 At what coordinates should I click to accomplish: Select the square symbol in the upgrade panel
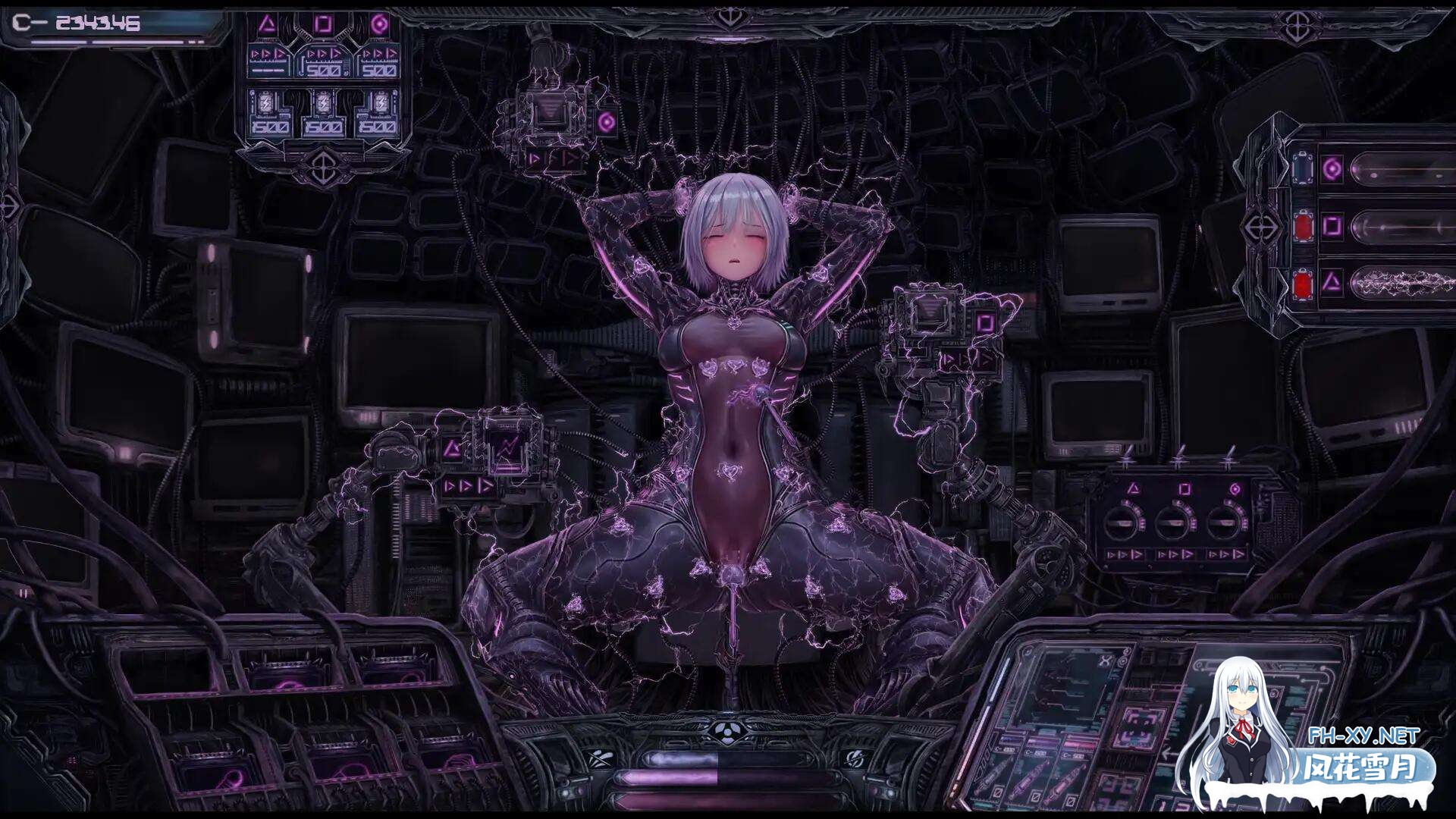[324, 24]
